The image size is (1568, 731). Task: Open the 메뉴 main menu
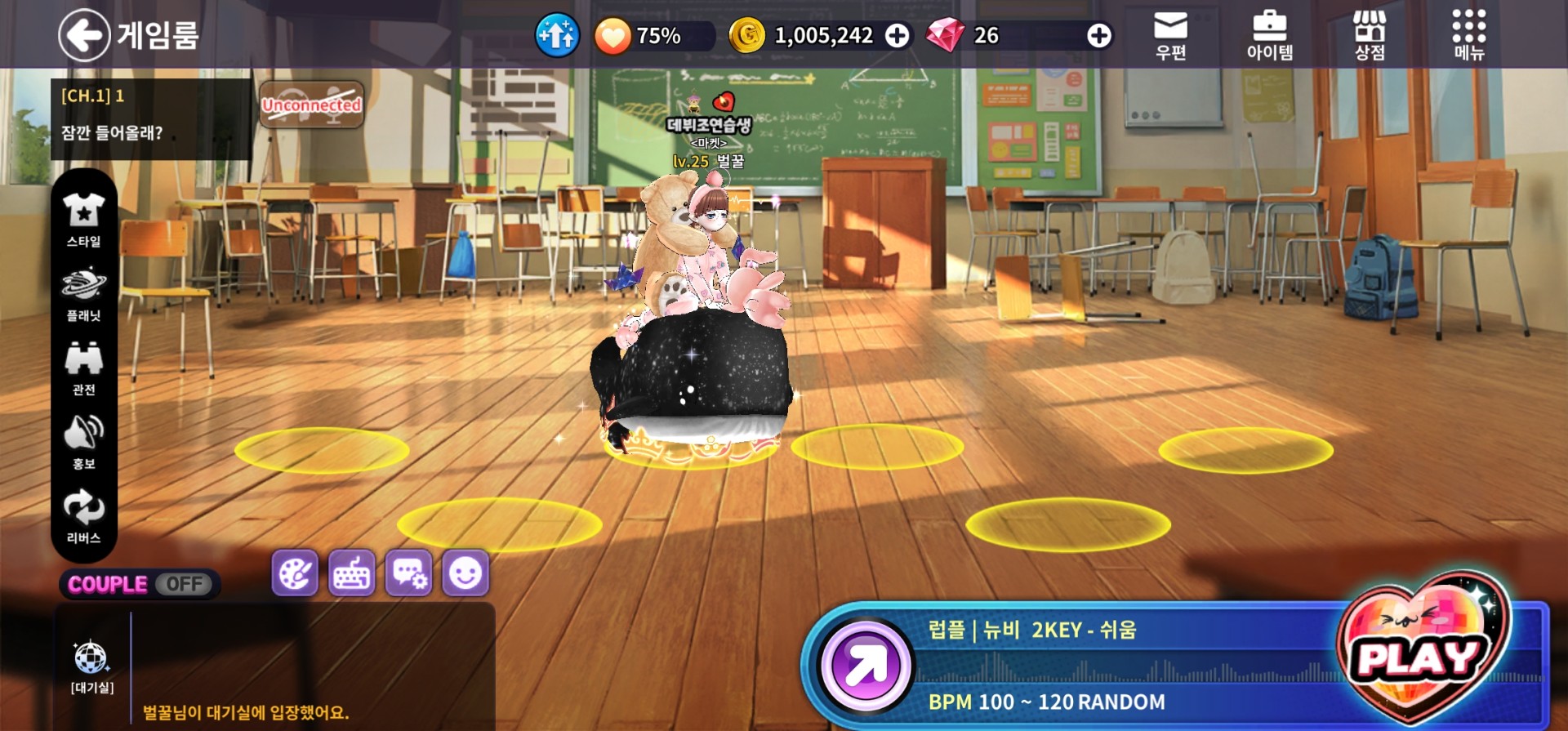(1468, 35)
